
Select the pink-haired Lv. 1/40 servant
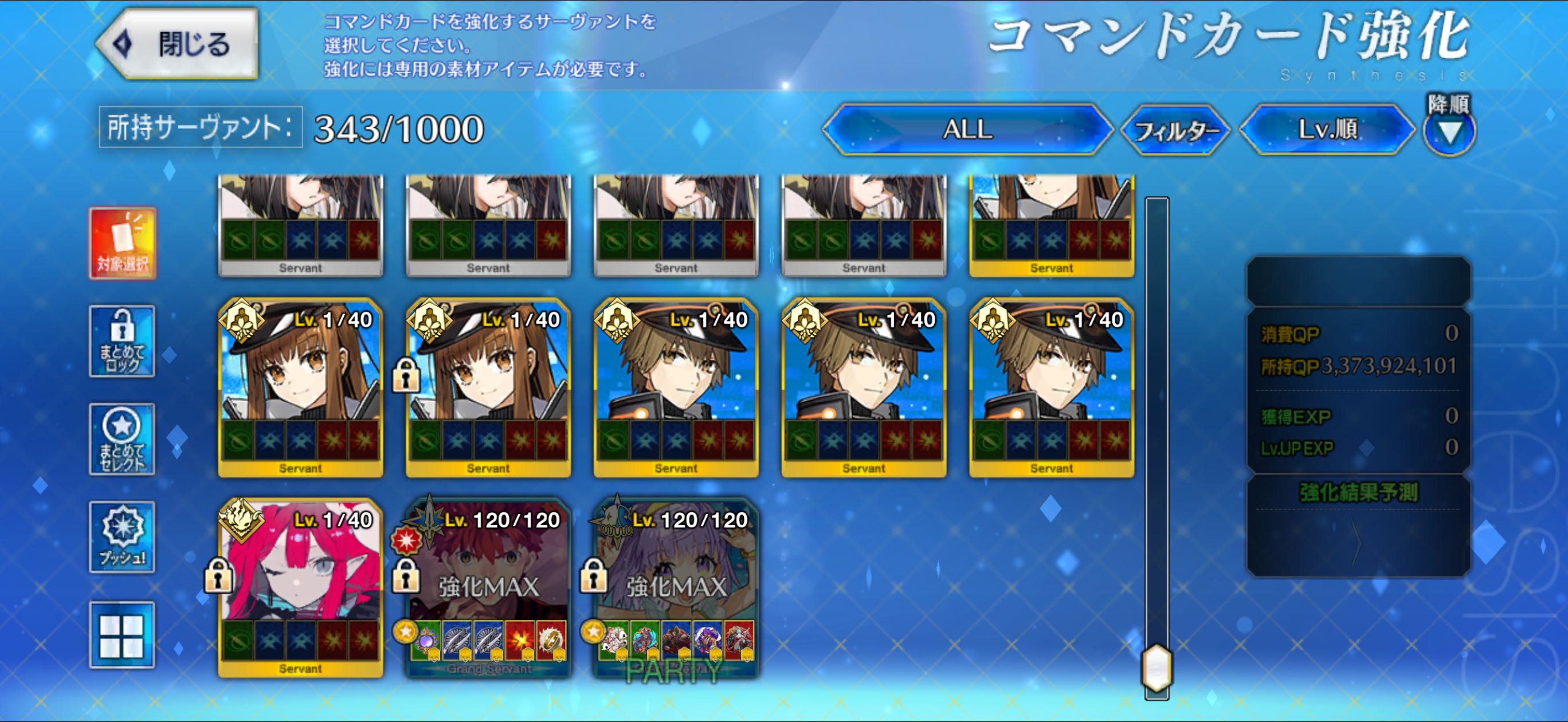click(x=301, y=587)
